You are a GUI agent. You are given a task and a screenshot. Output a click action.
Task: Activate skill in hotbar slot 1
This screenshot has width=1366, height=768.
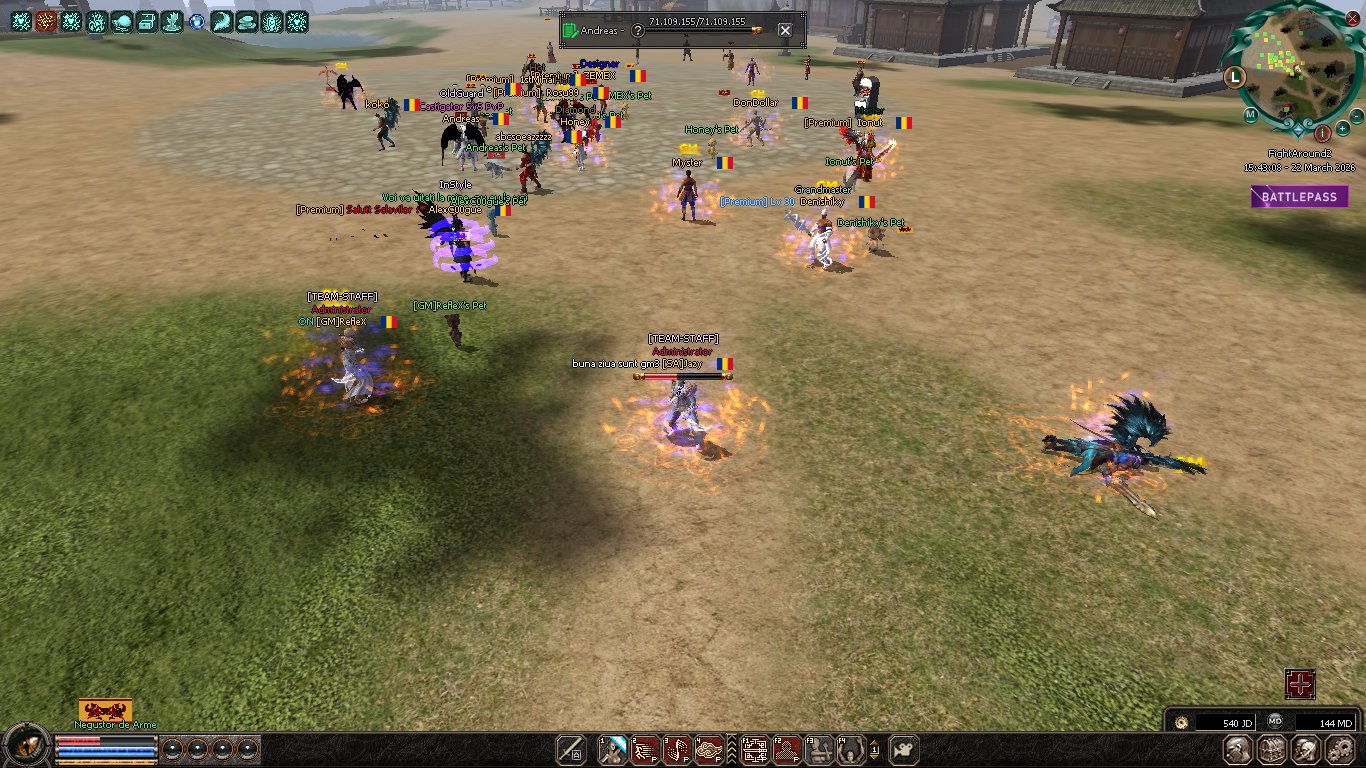(x=613, y=749)
